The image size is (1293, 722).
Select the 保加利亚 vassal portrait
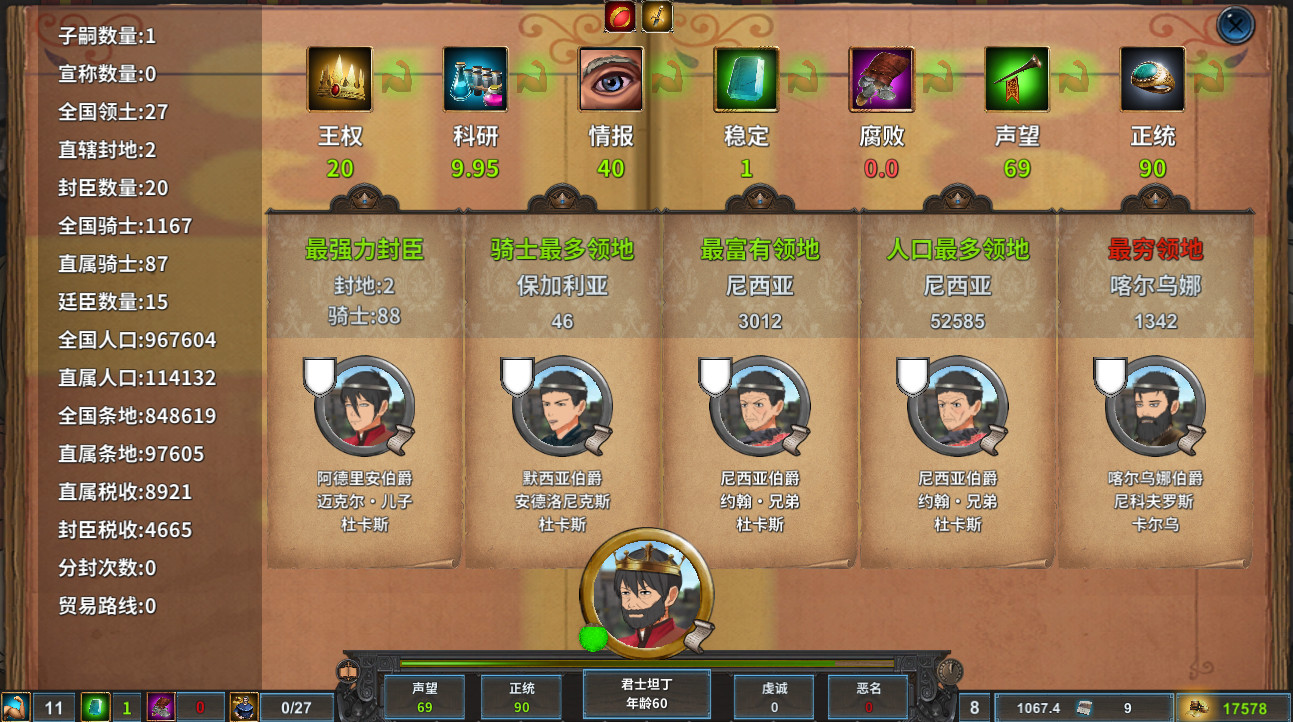pyautogui.click(x=561, y=408)
